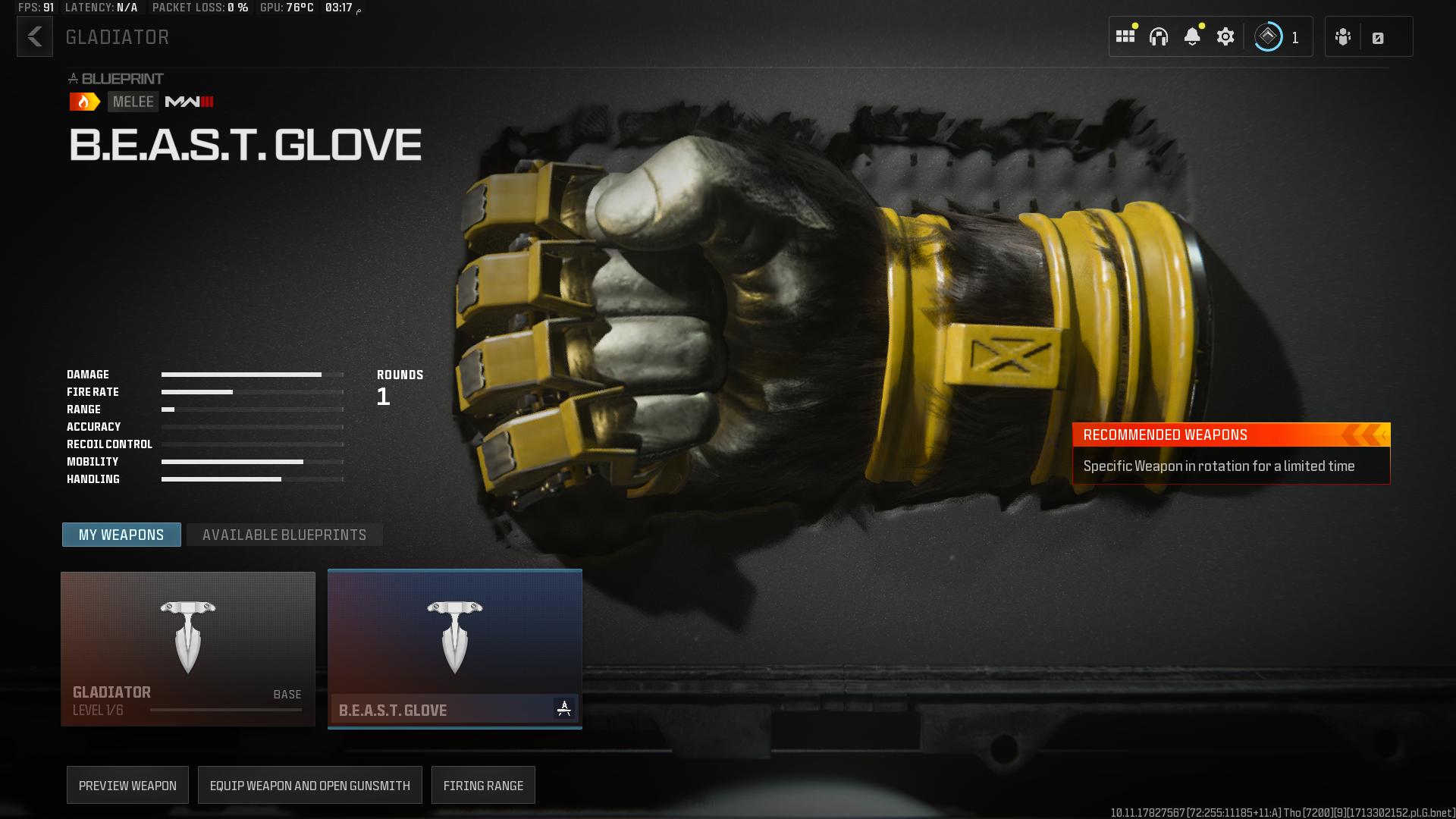Screen dimensions: 1456x819
Task: Click Preview Weapon button
Action: [127, 786]
